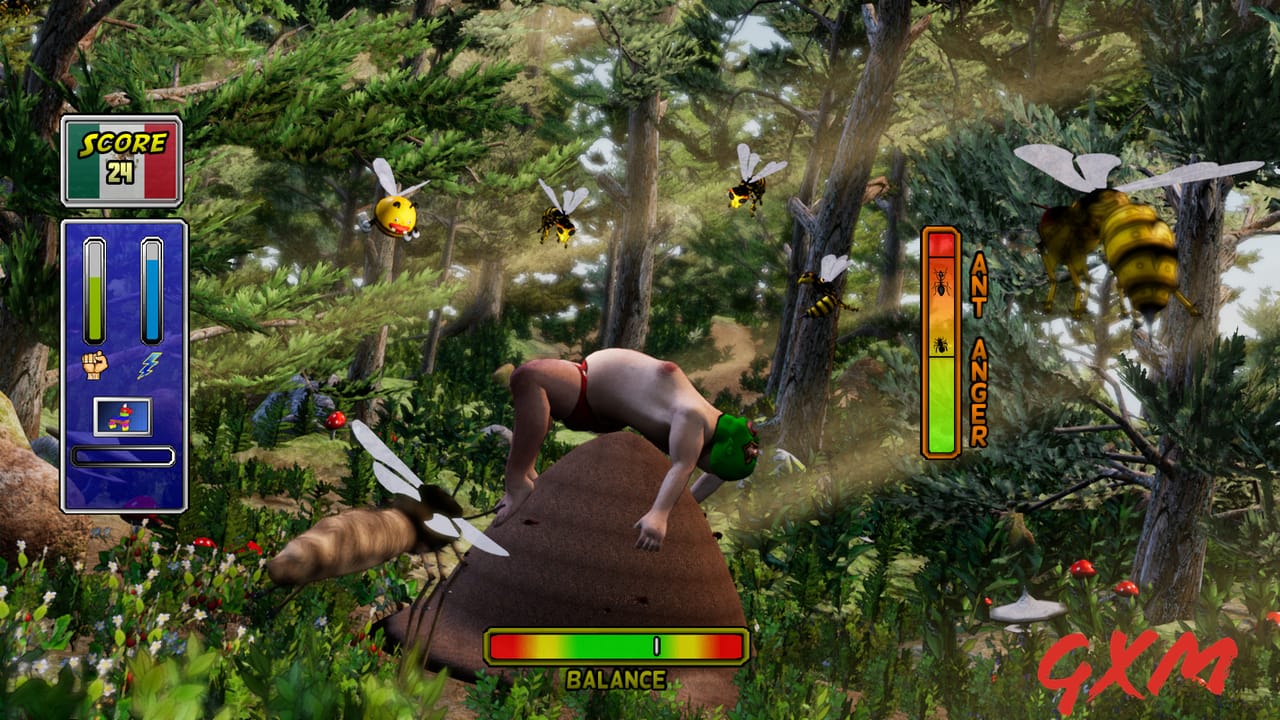Select the blue lightning bolt icon

[150, 365]
